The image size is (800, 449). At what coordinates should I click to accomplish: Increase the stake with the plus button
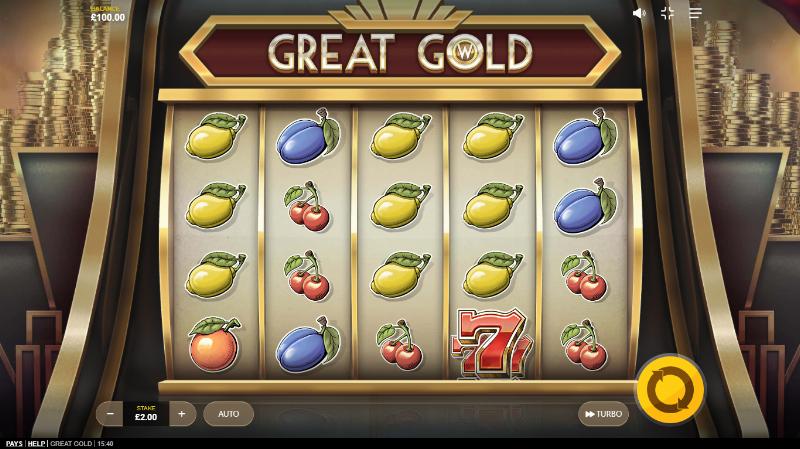coord(181,414)
